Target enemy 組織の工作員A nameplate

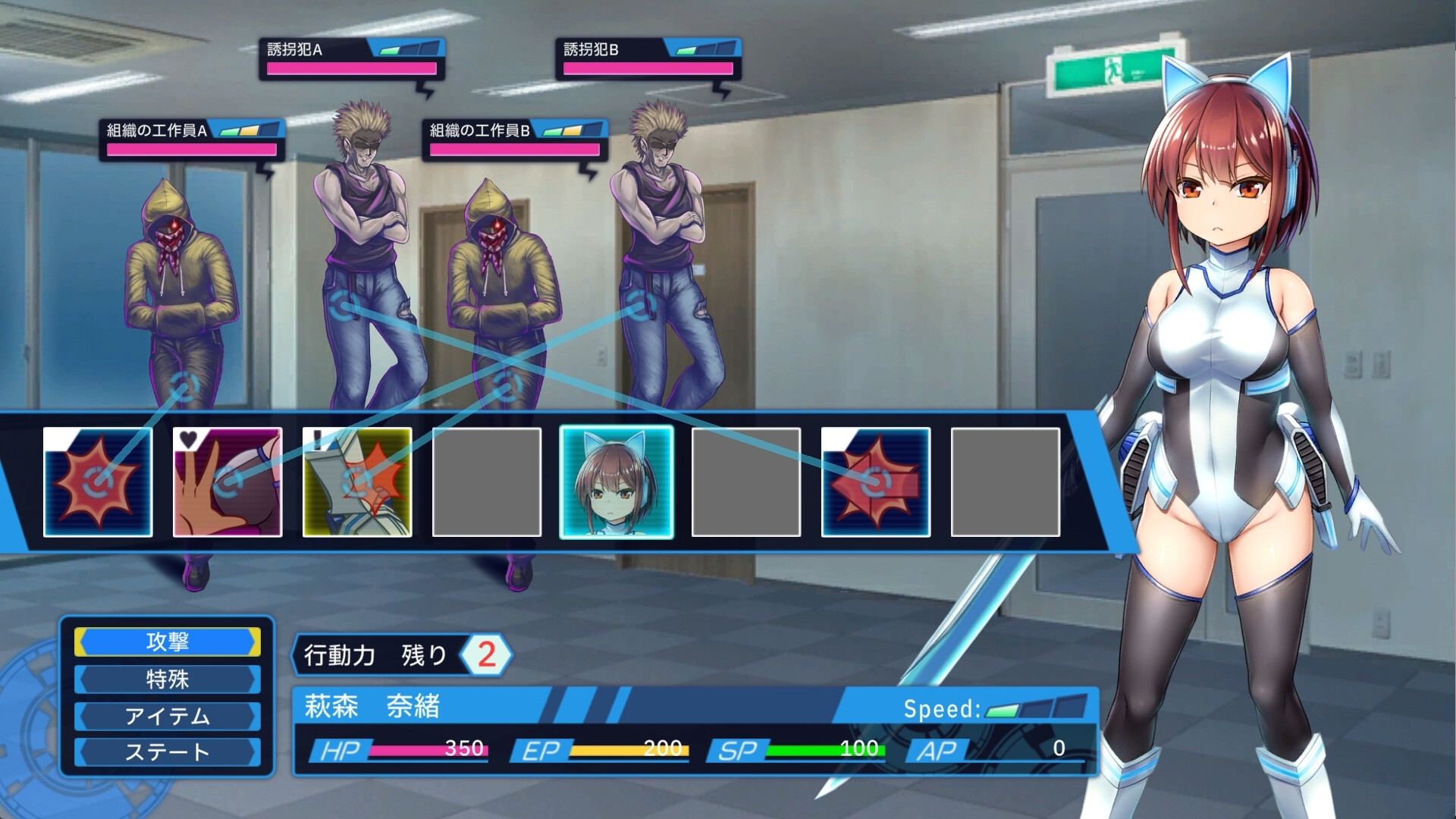point(191,140)
